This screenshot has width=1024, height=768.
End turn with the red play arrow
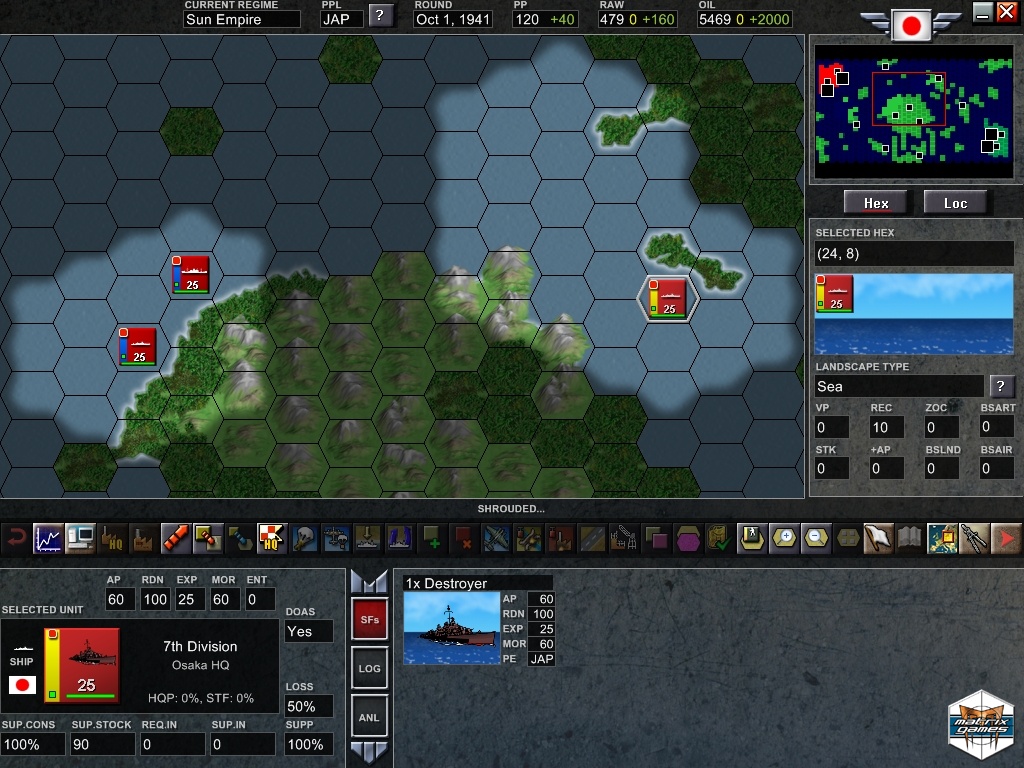[x=1007, y=538]
